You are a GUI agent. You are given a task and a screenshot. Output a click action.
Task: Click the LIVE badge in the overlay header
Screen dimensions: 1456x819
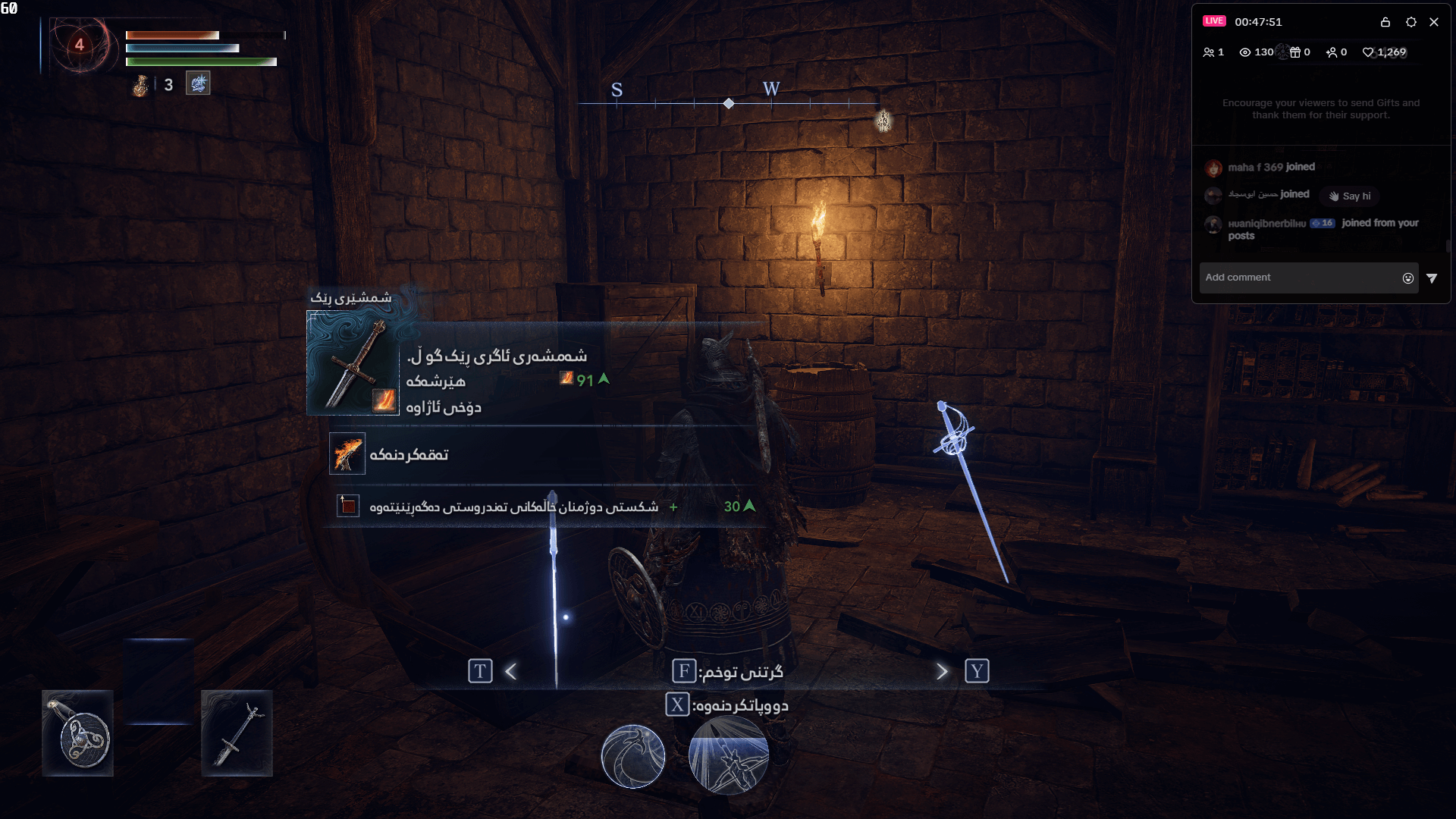click(x=1216, y=20)
